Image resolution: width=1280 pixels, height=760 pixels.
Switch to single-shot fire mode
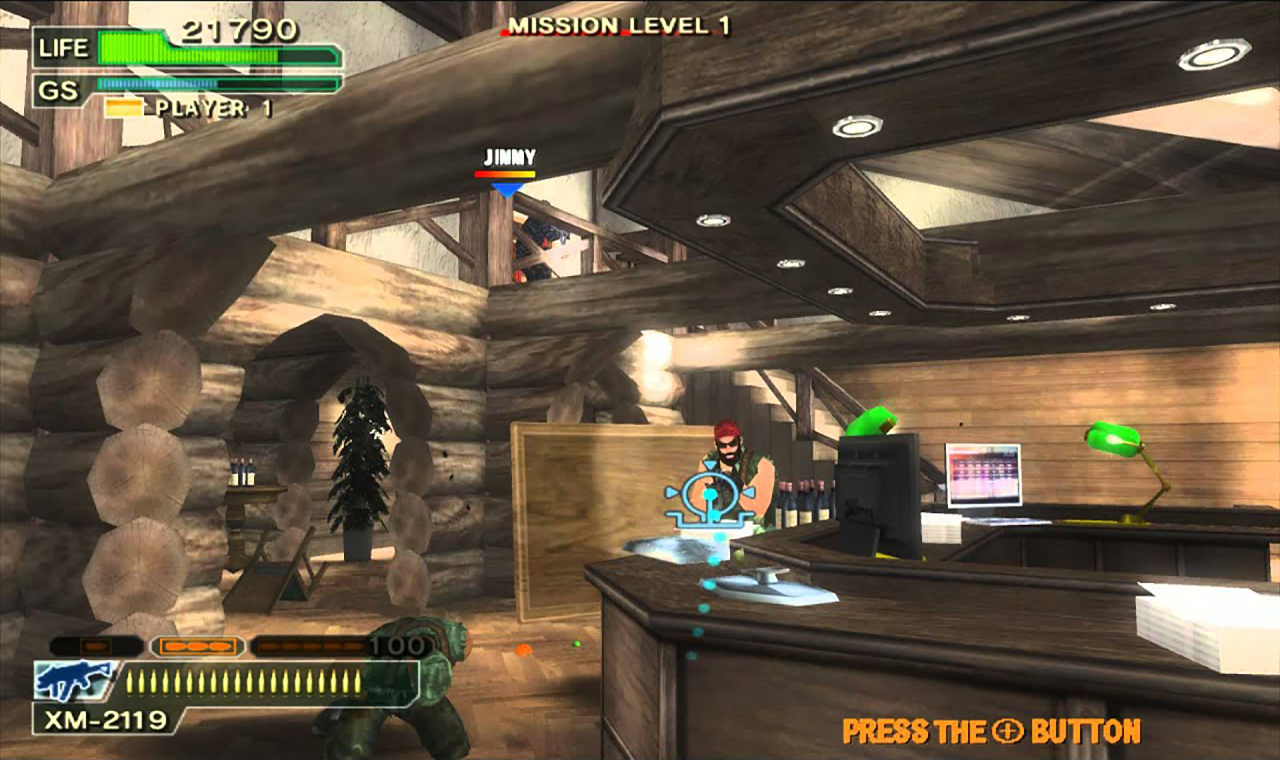click(96, 647)
